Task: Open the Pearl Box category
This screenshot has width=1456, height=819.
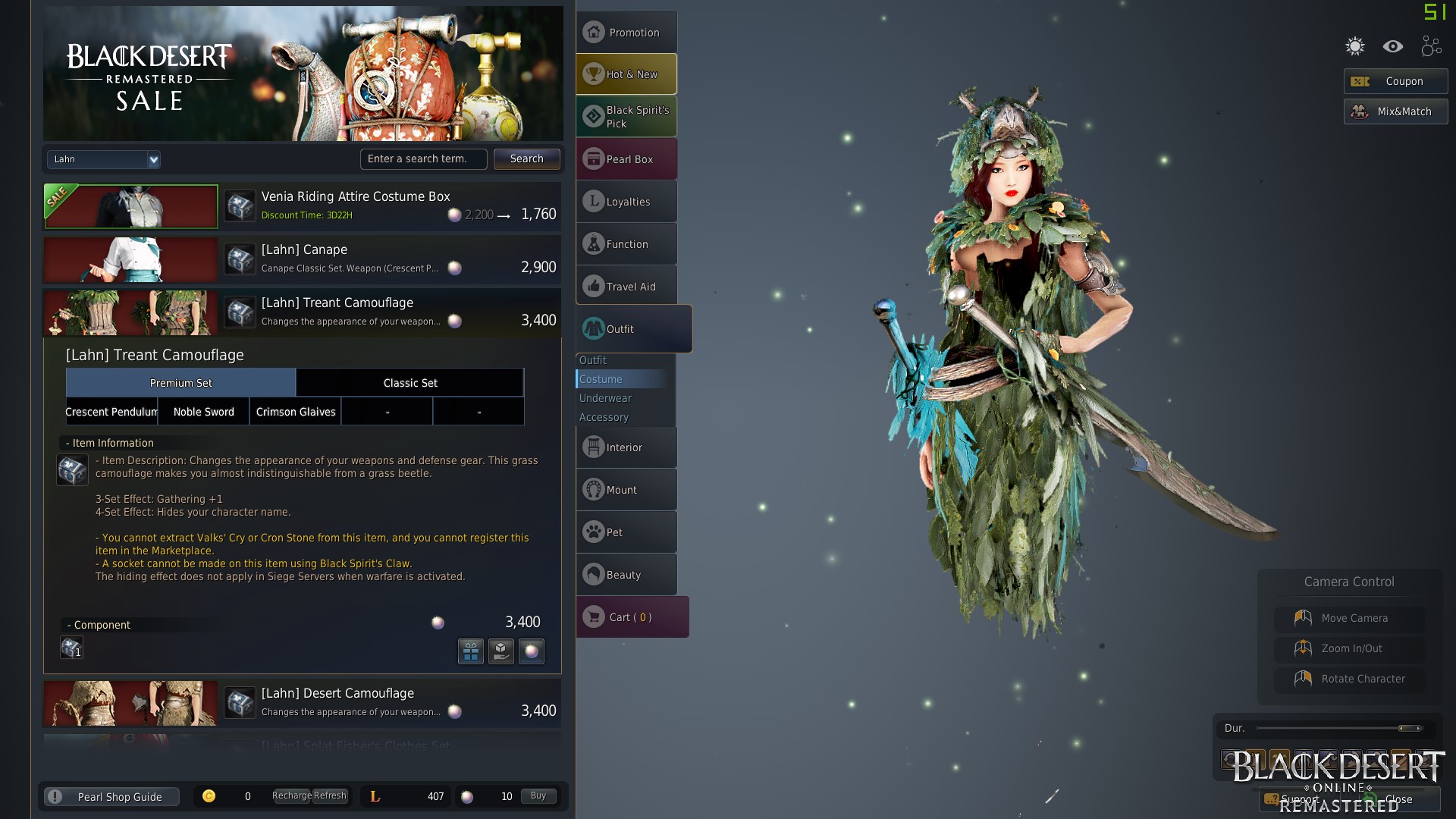Action: (x=626, y=159)
